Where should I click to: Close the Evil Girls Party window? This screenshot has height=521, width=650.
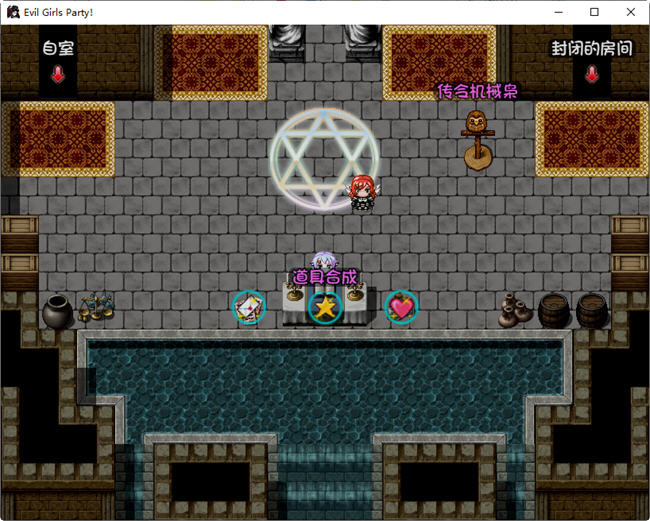[x=629, y=12]
